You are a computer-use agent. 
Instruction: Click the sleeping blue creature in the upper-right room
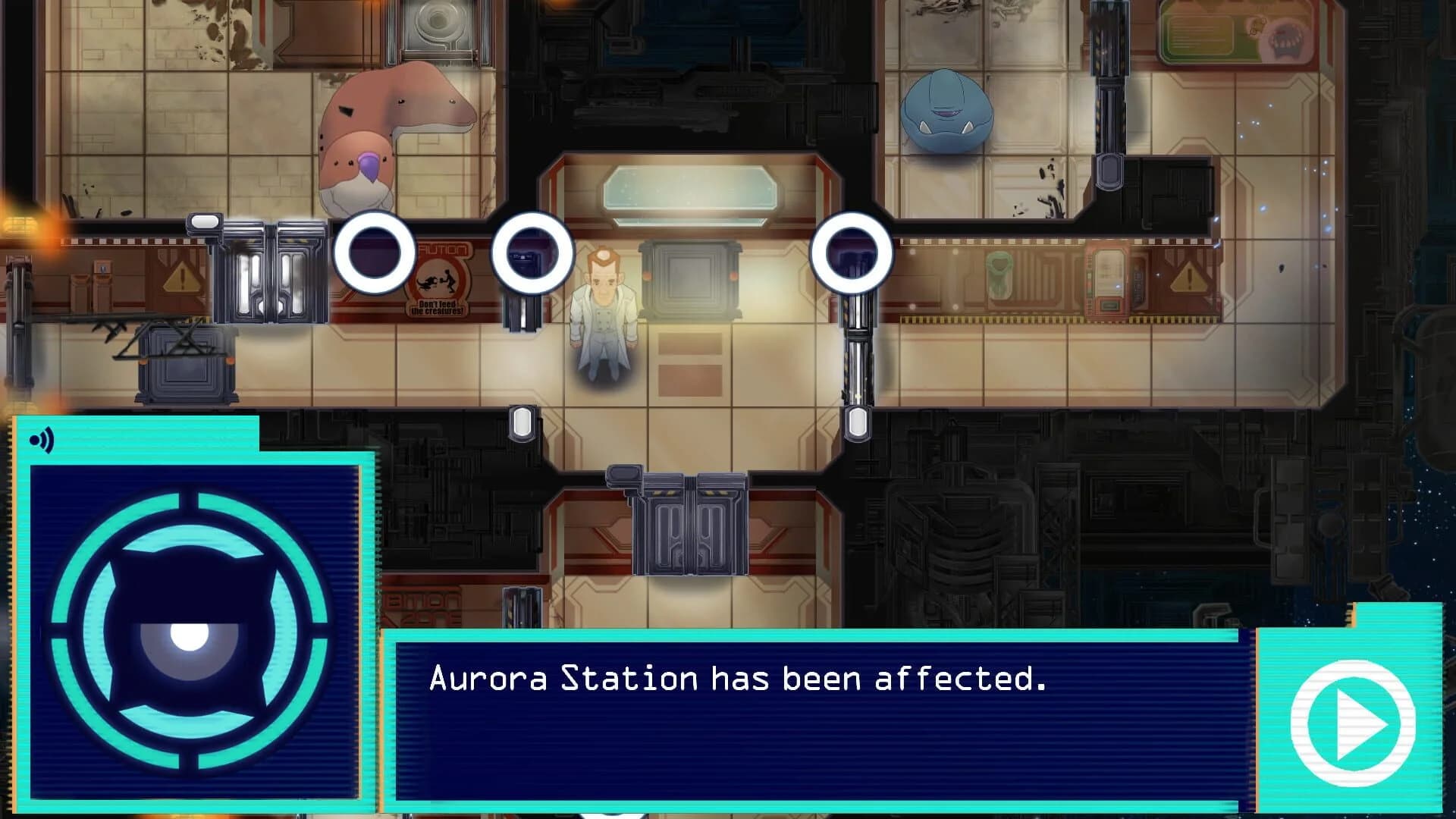tap(946, 110)
